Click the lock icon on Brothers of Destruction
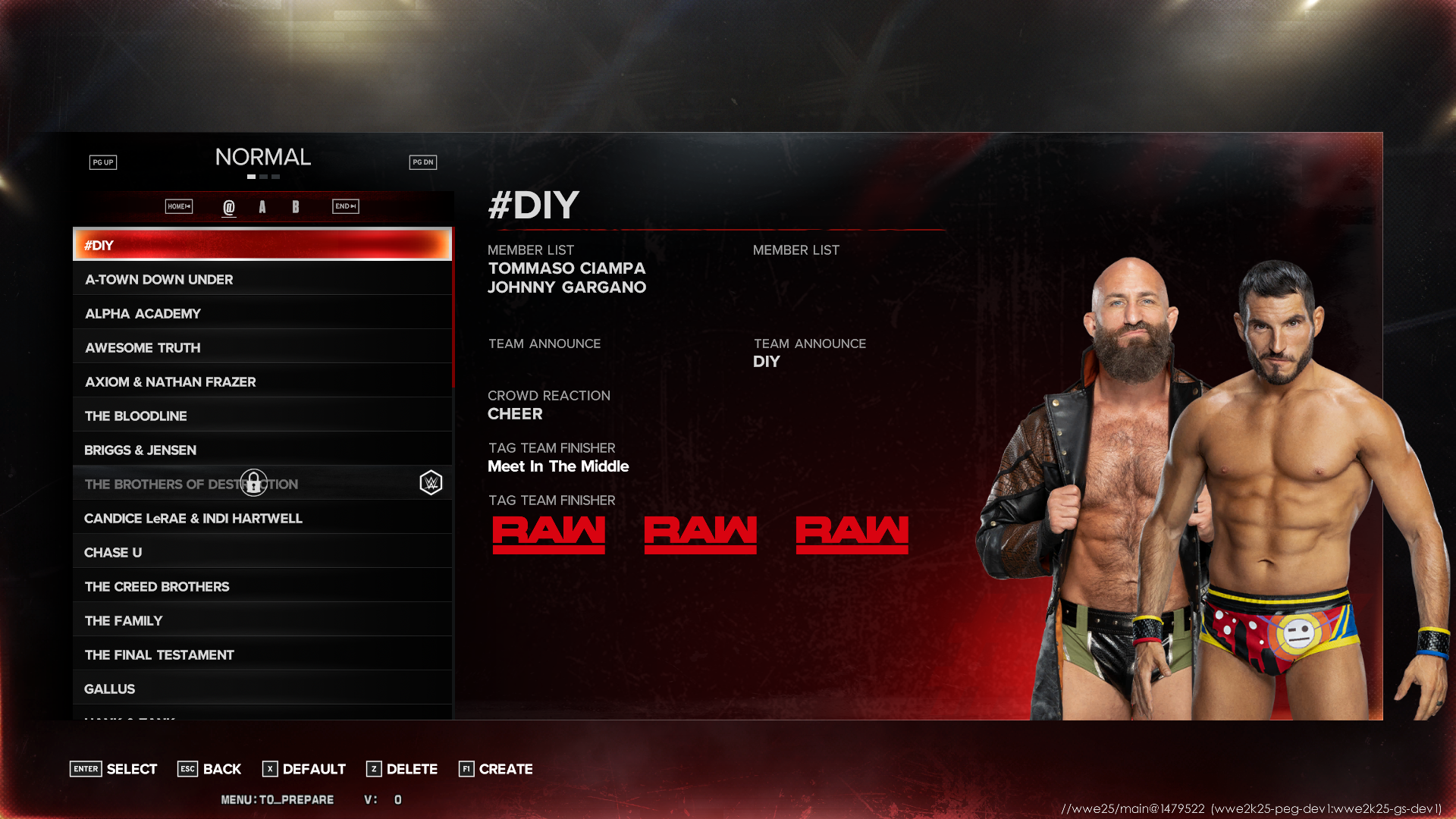 coord(253,482)
